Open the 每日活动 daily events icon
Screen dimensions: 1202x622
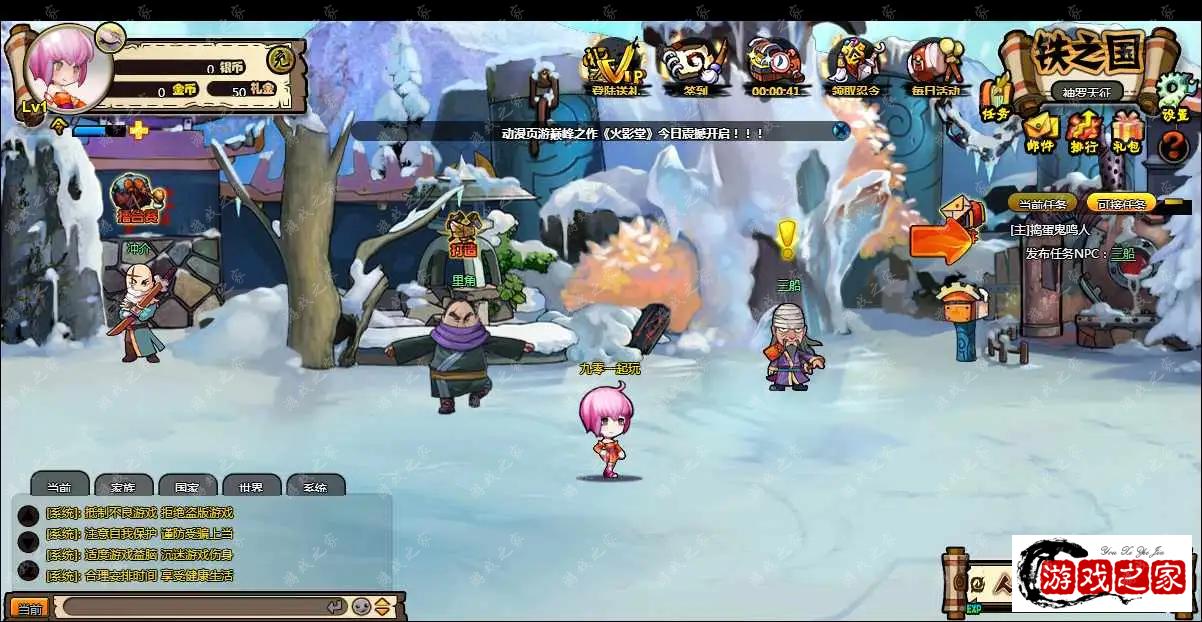coord(935,66)
